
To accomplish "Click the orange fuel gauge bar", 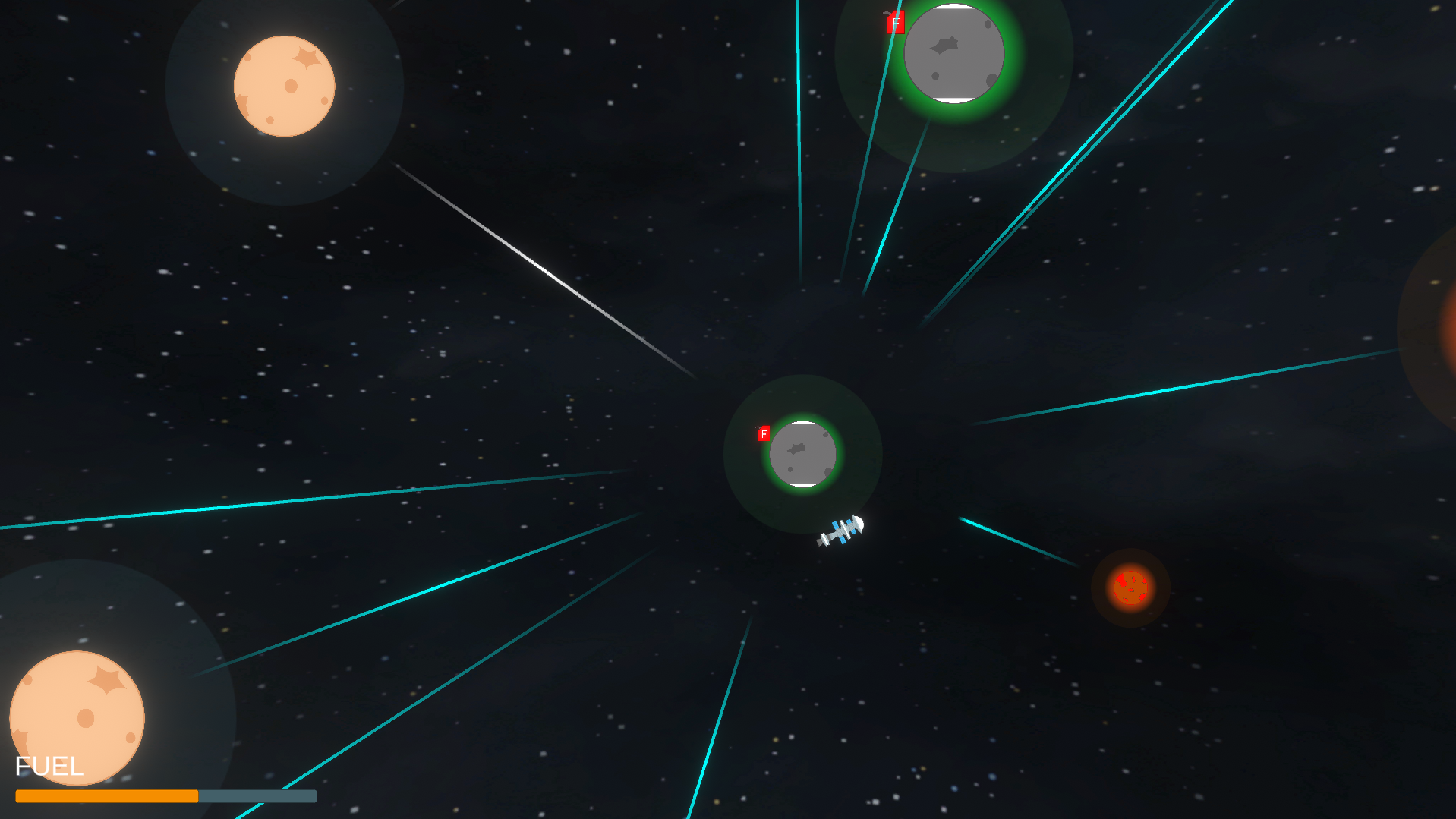I will tap(106, 796).
